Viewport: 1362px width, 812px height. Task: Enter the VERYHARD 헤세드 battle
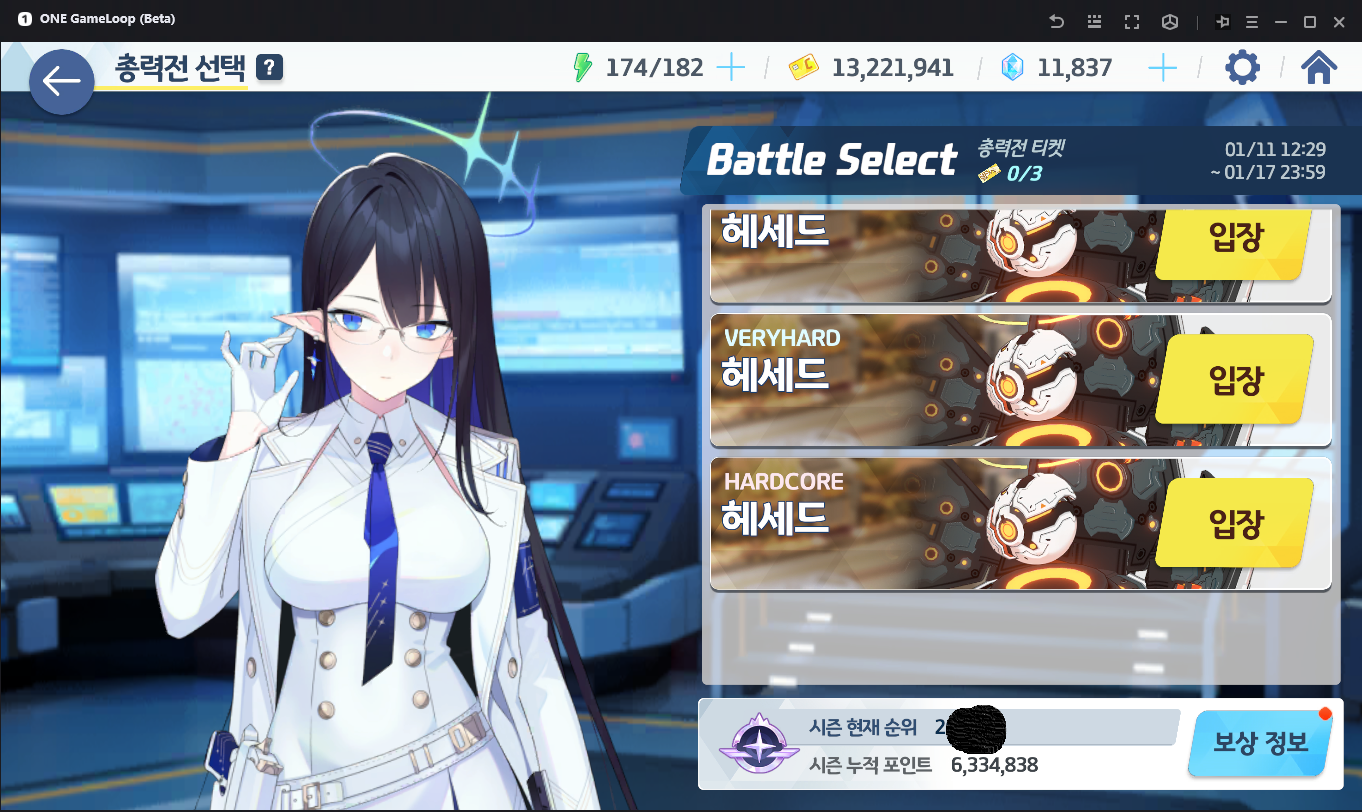point(1235,380)
